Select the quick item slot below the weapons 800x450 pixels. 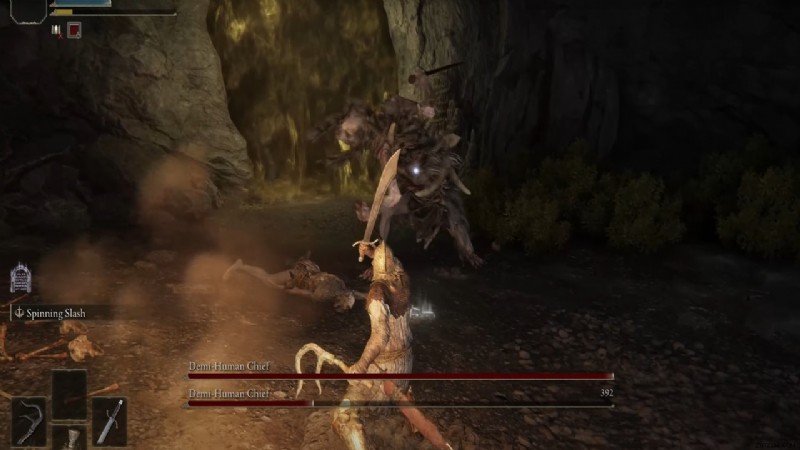tap(69, 438)
